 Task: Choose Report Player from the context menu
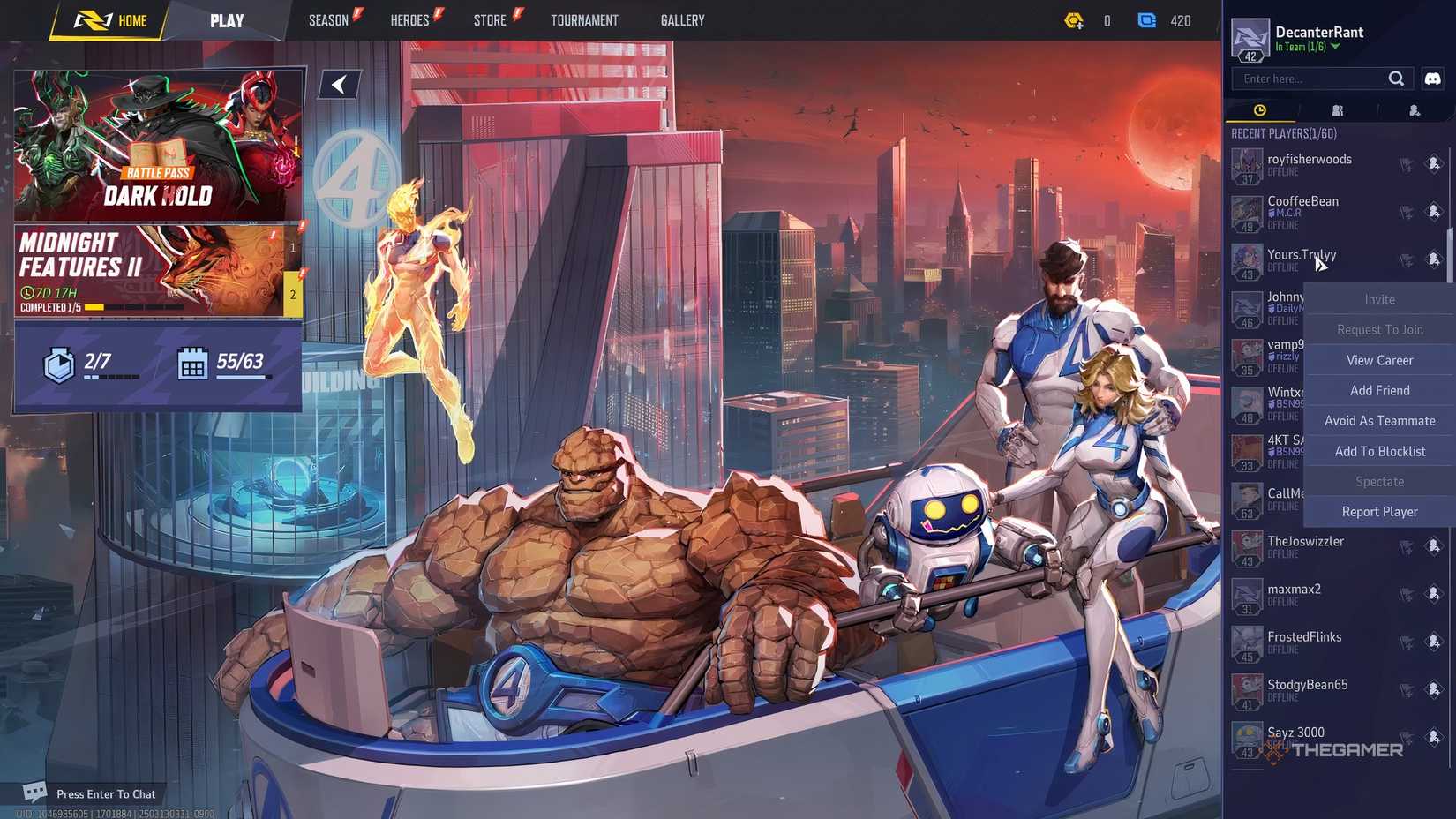click(1378, 511)
